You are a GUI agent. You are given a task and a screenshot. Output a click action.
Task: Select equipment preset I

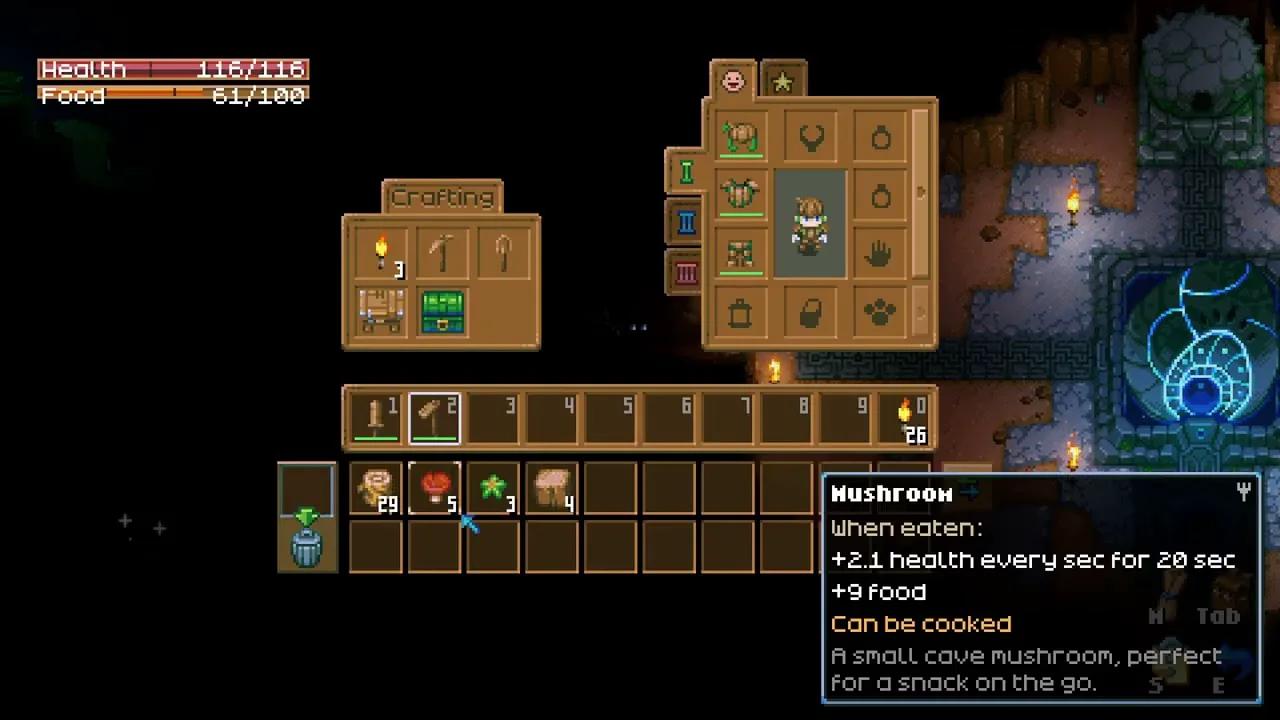pyautogui.click(x=686, y=172)
